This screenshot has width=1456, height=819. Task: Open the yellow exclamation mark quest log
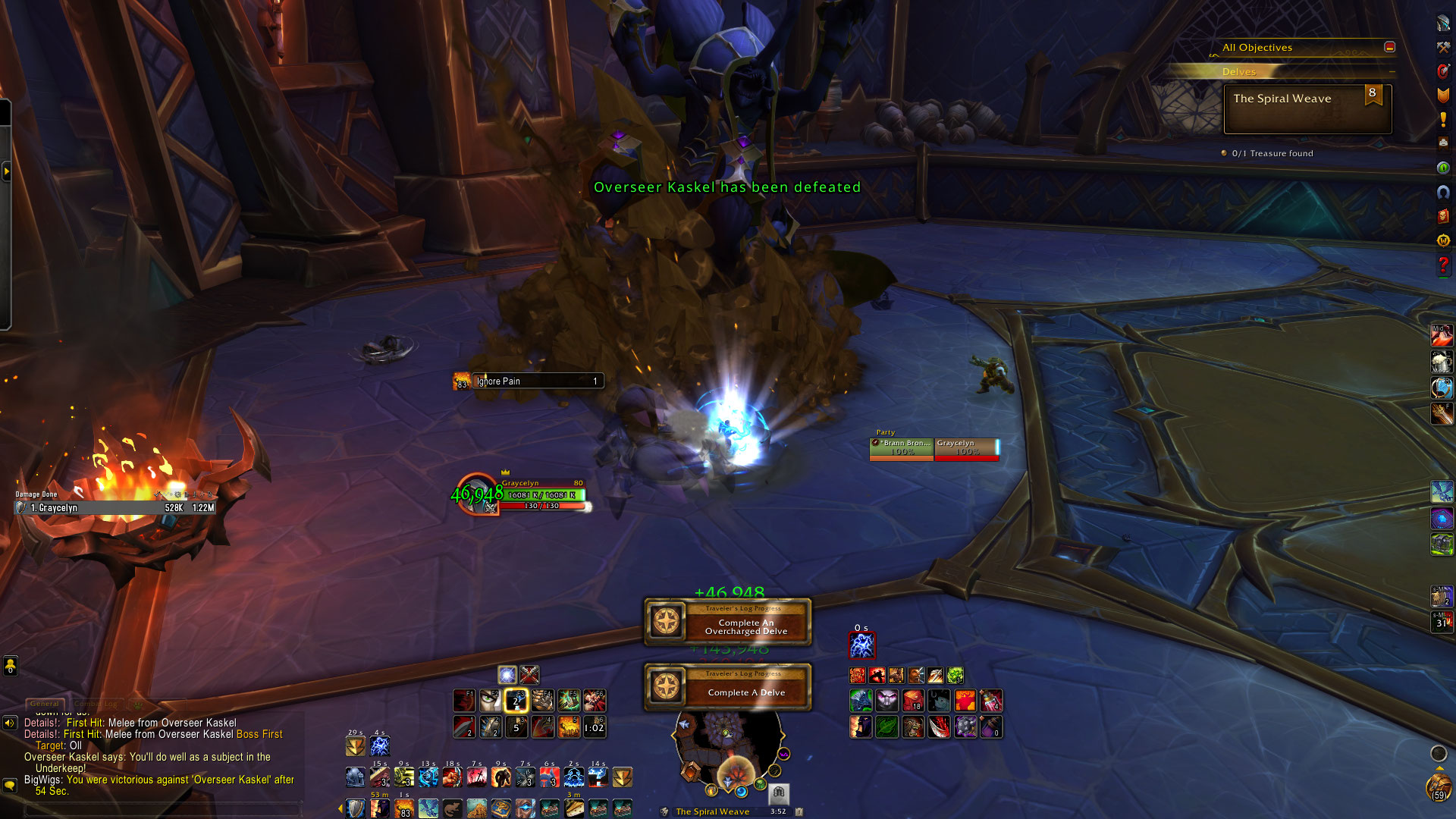[x=1443, y=119]
